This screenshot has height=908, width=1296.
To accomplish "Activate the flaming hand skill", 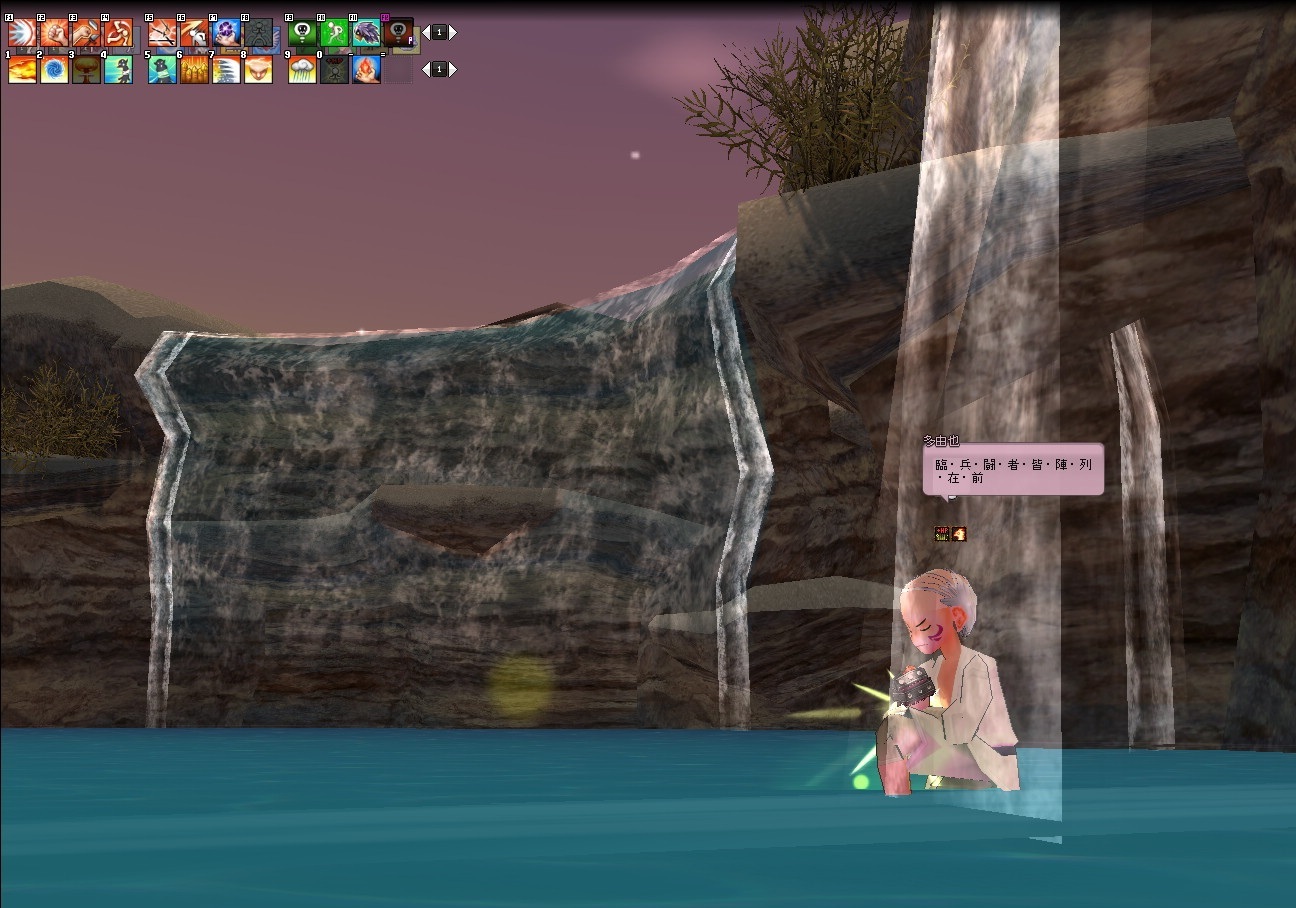I will (366, 70).
